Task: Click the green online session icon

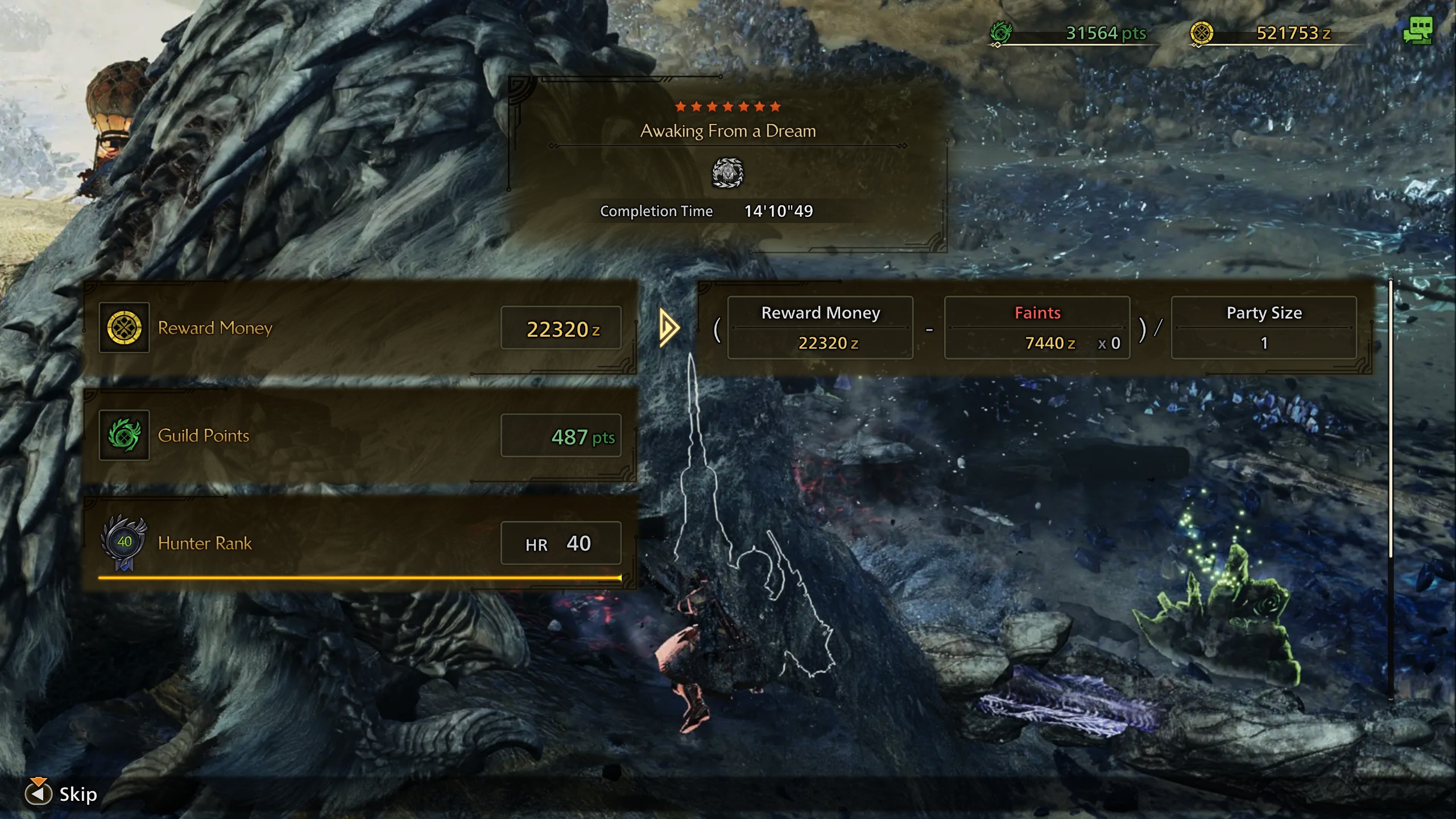Action: point(1417,31)
